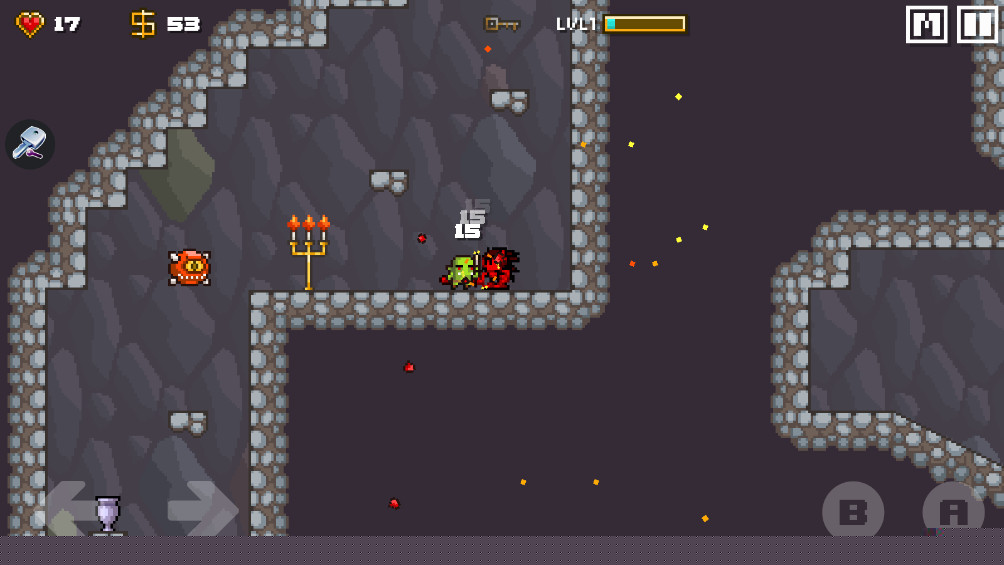Select the hammer weapon icon
1004x565 pixels.
tap(30, 144)
